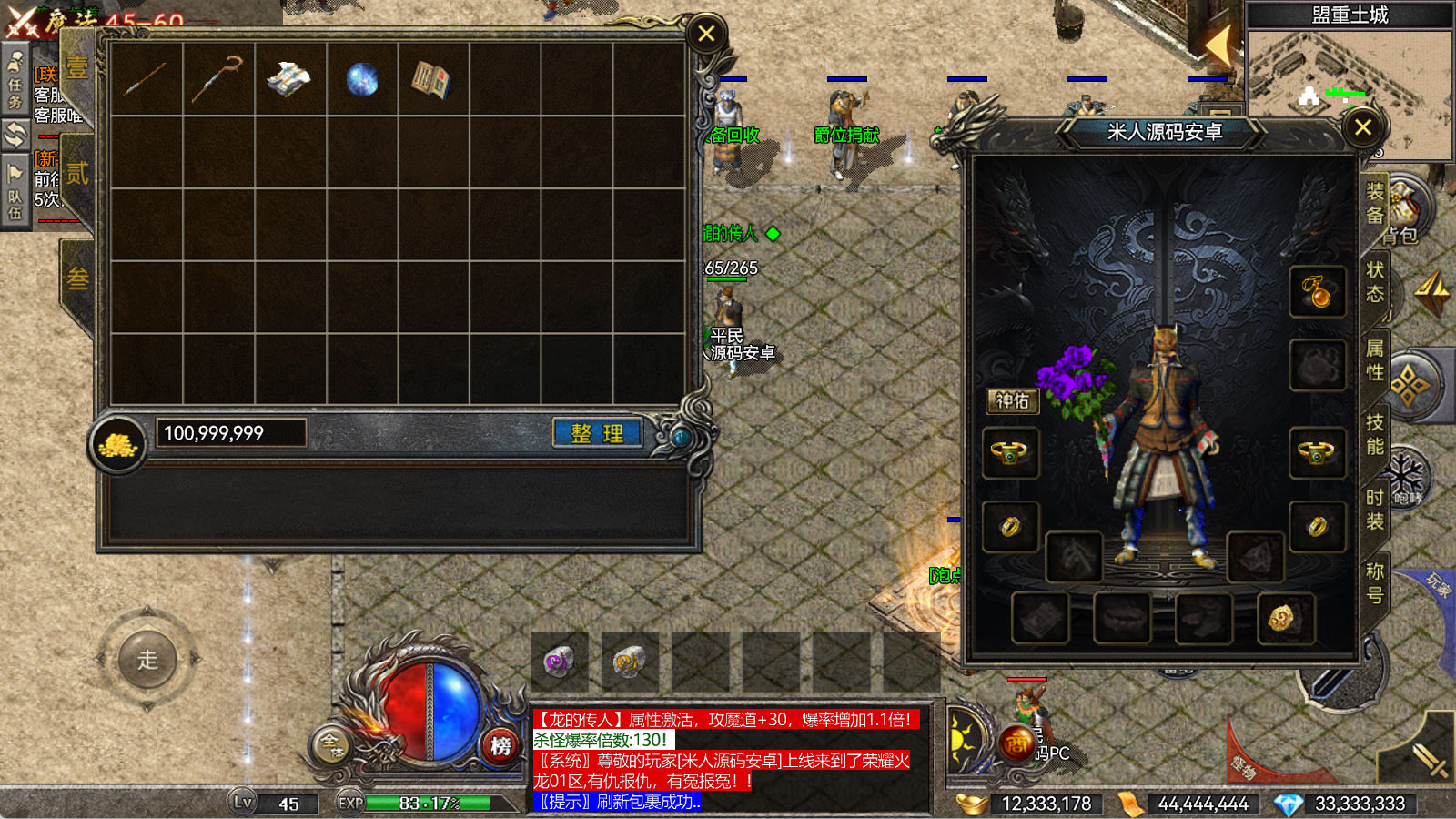Open the 属性 attributes tab
This screenshot has width=1456, height=819.
tap(1374, 360)
